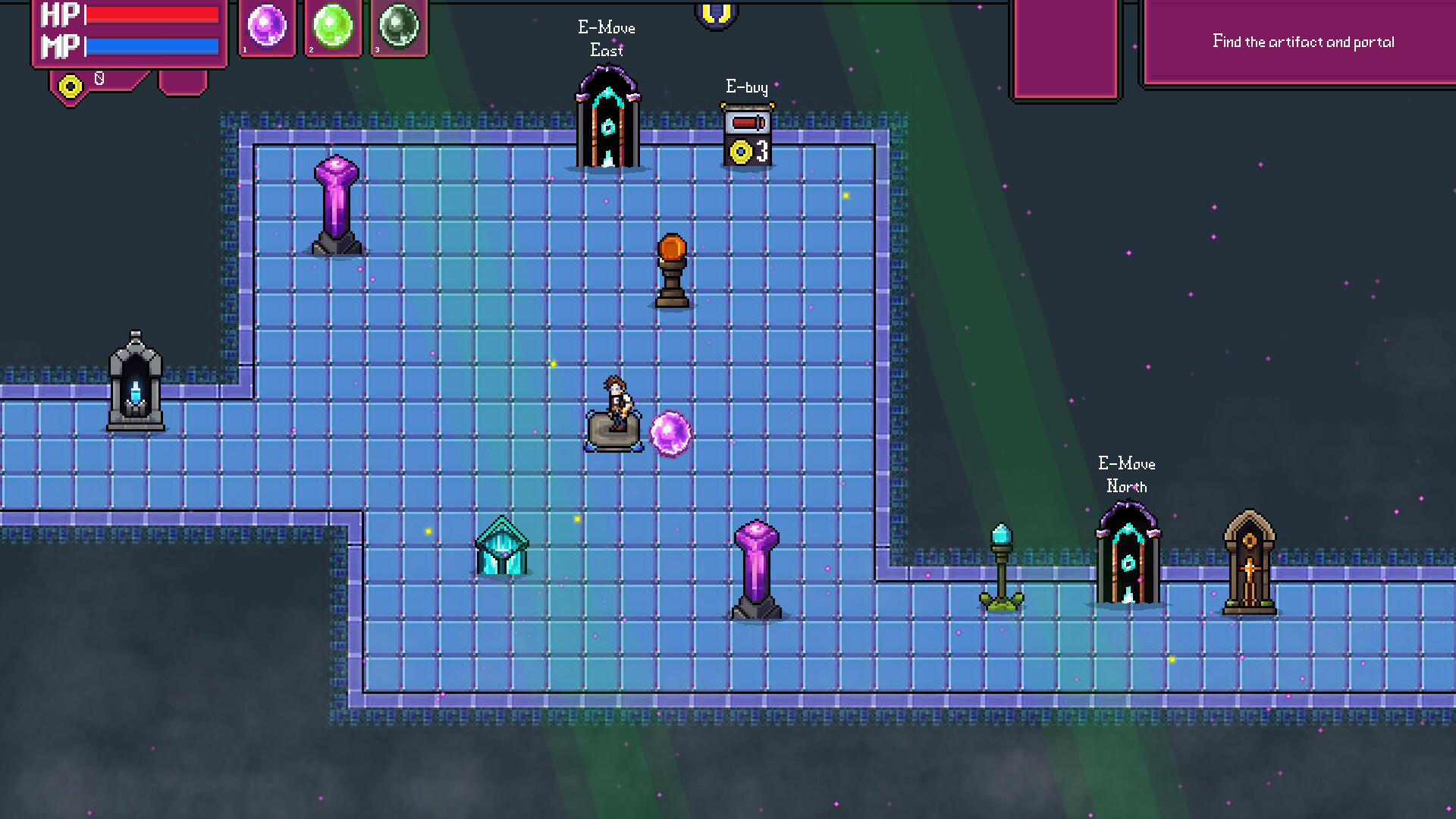Click the glowing purple orb near the player

pos(669,434)
